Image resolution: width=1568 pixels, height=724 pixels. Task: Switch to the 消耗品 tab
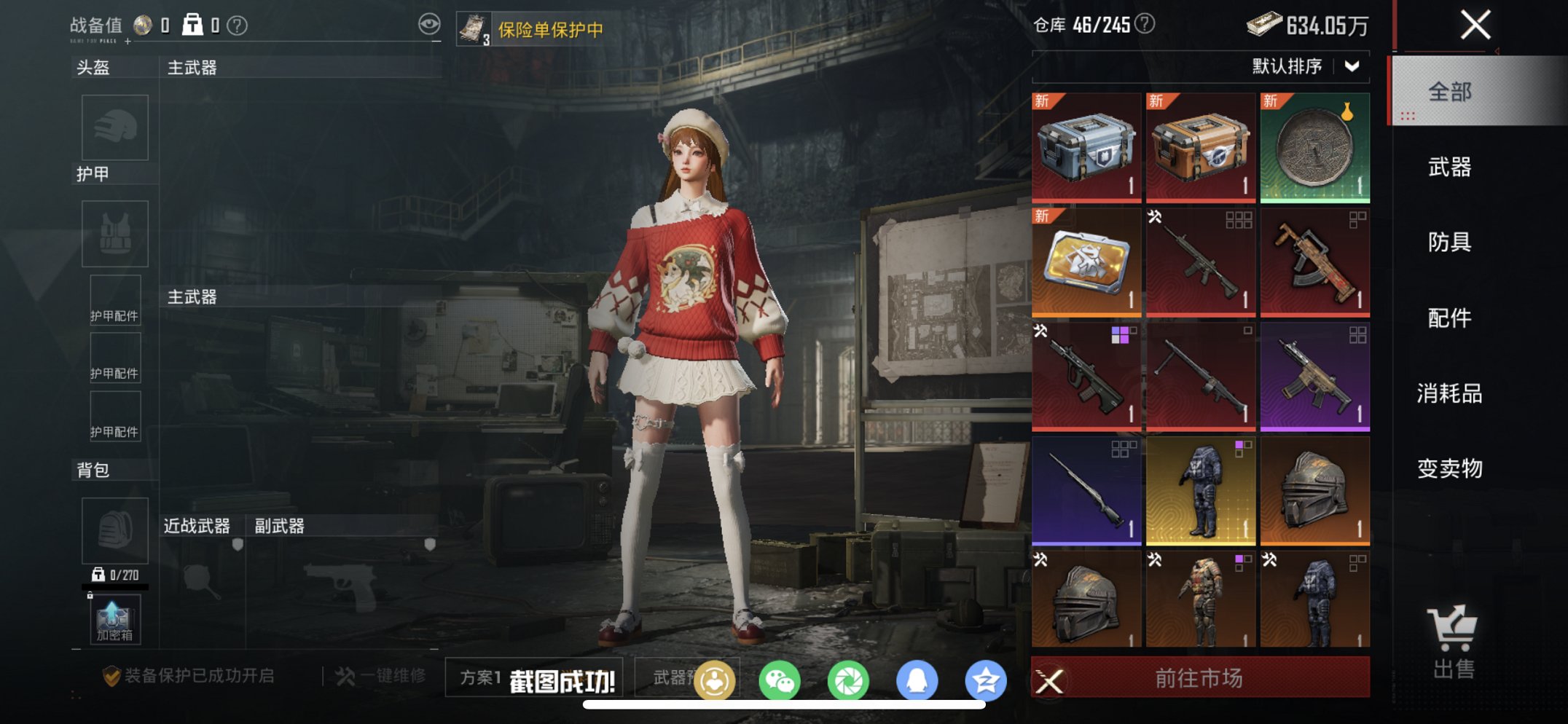coord(1449,393)
